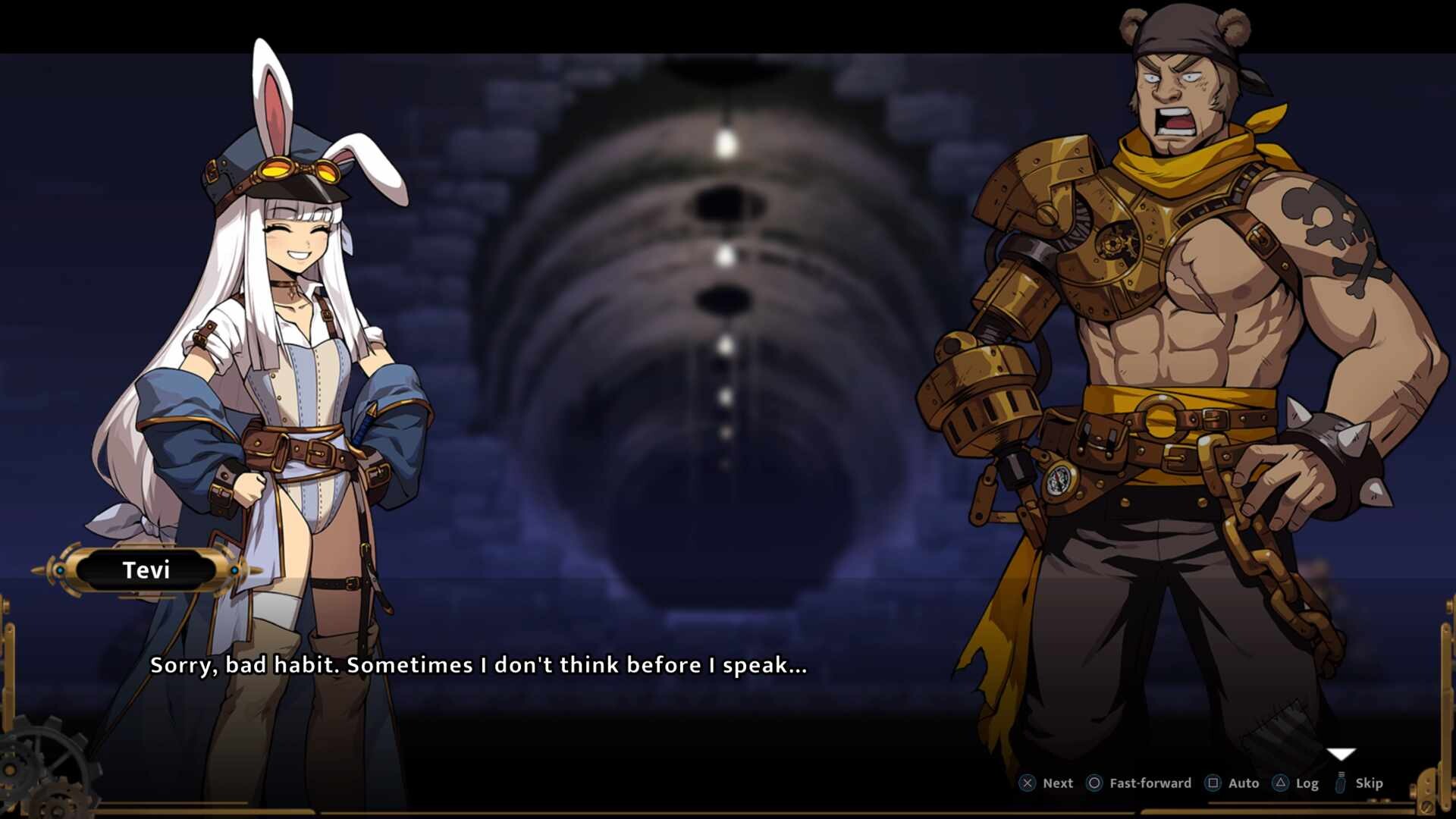Click the white continue arrow indicator

click(x=1341, y=754)
